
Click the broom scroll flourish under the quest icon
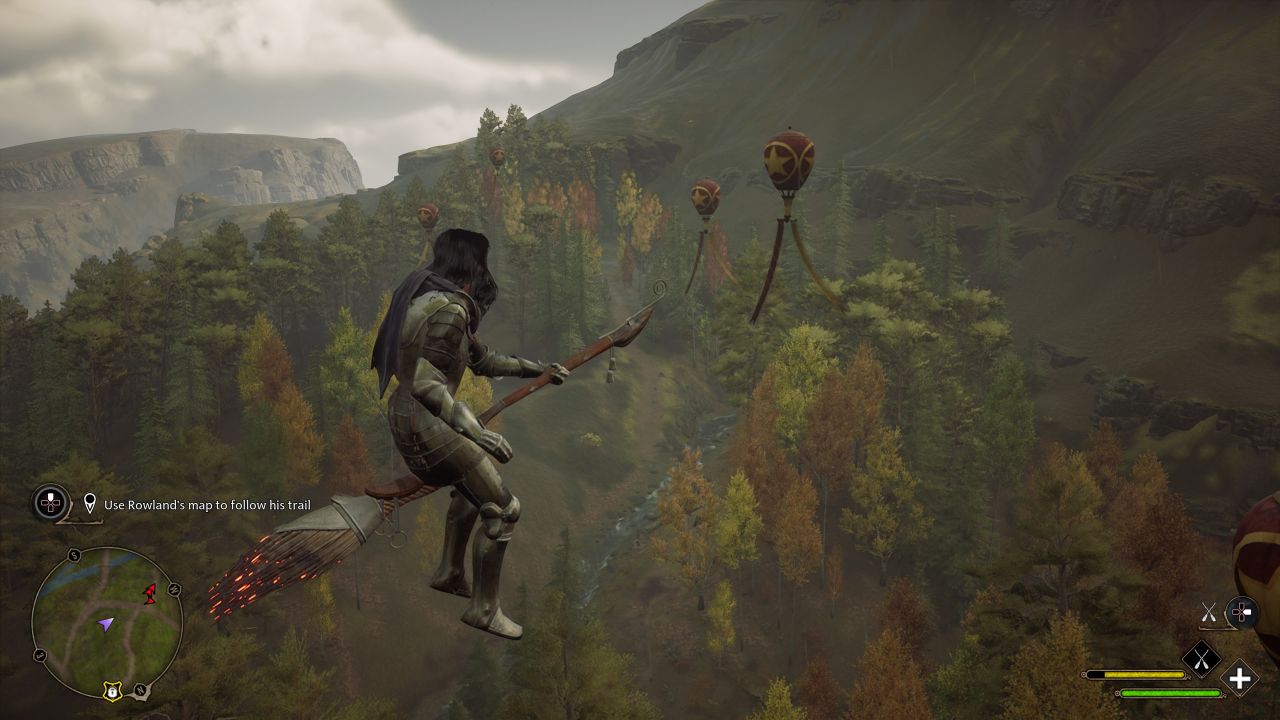point(75,522)
